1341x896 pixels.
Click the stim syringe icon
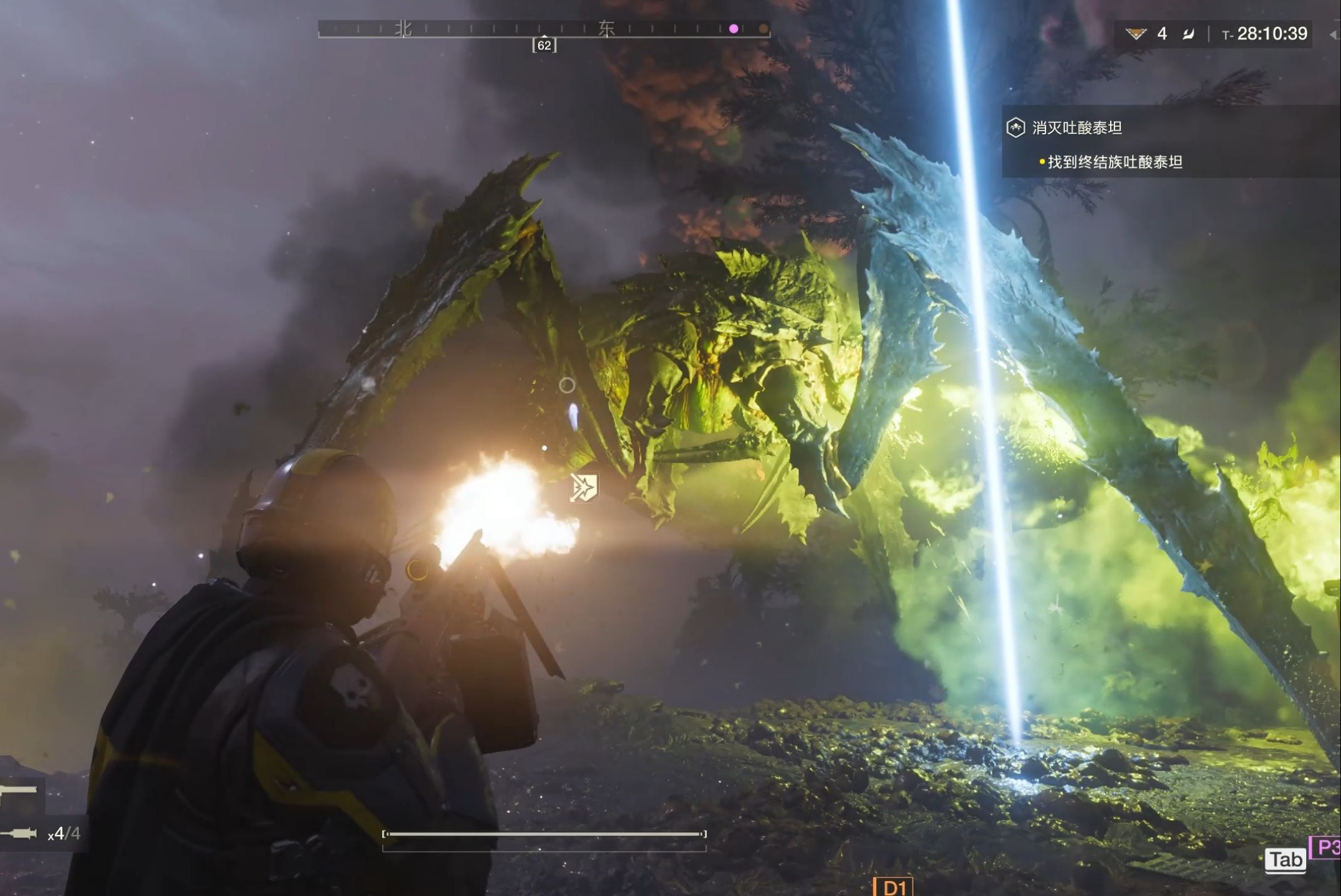20,834
